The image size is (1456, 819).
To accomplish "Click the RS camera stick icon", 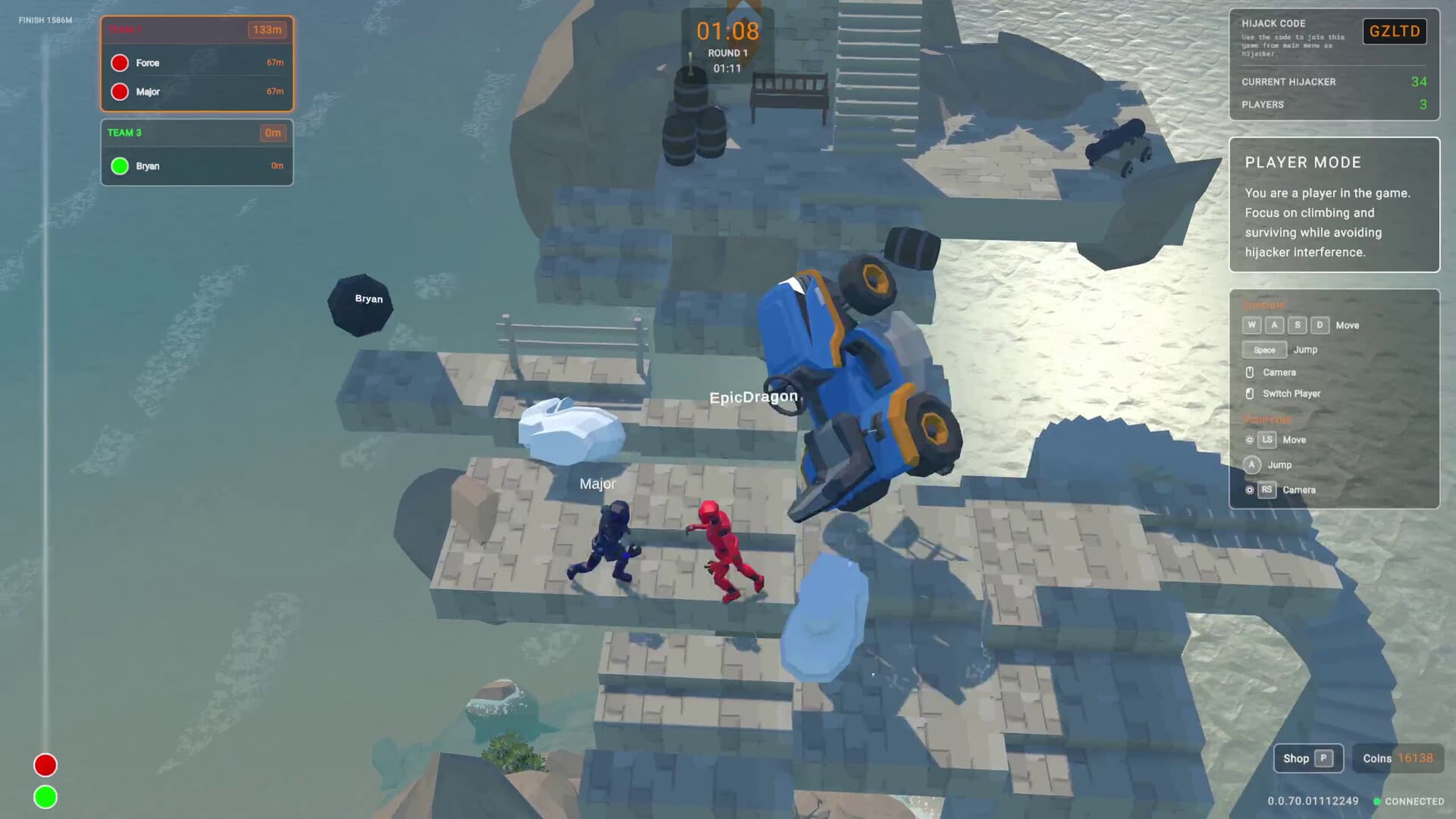I will (x=1267, y=490).
